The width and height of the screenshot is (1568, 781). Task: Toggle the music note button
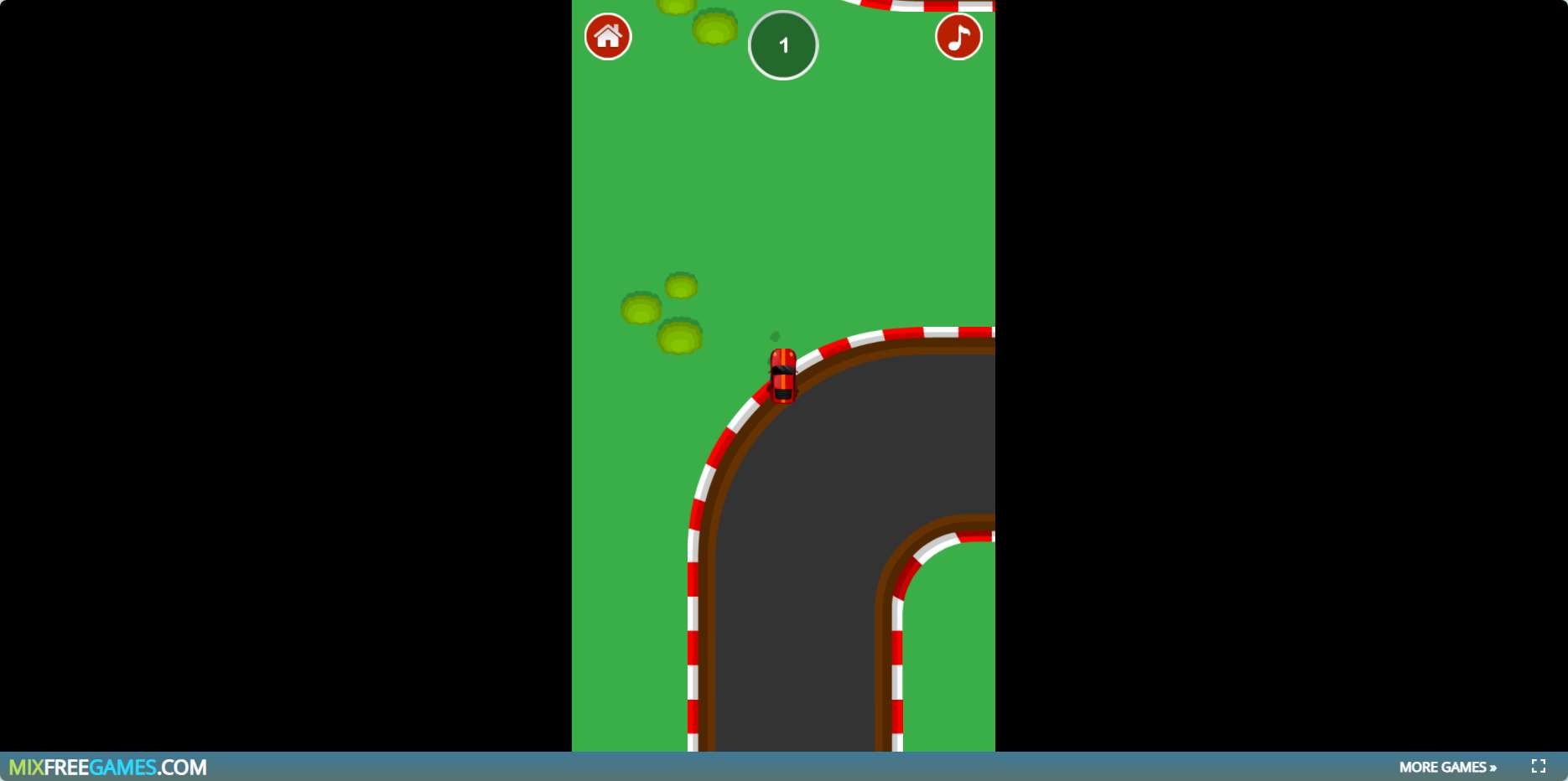click(958, 37)
